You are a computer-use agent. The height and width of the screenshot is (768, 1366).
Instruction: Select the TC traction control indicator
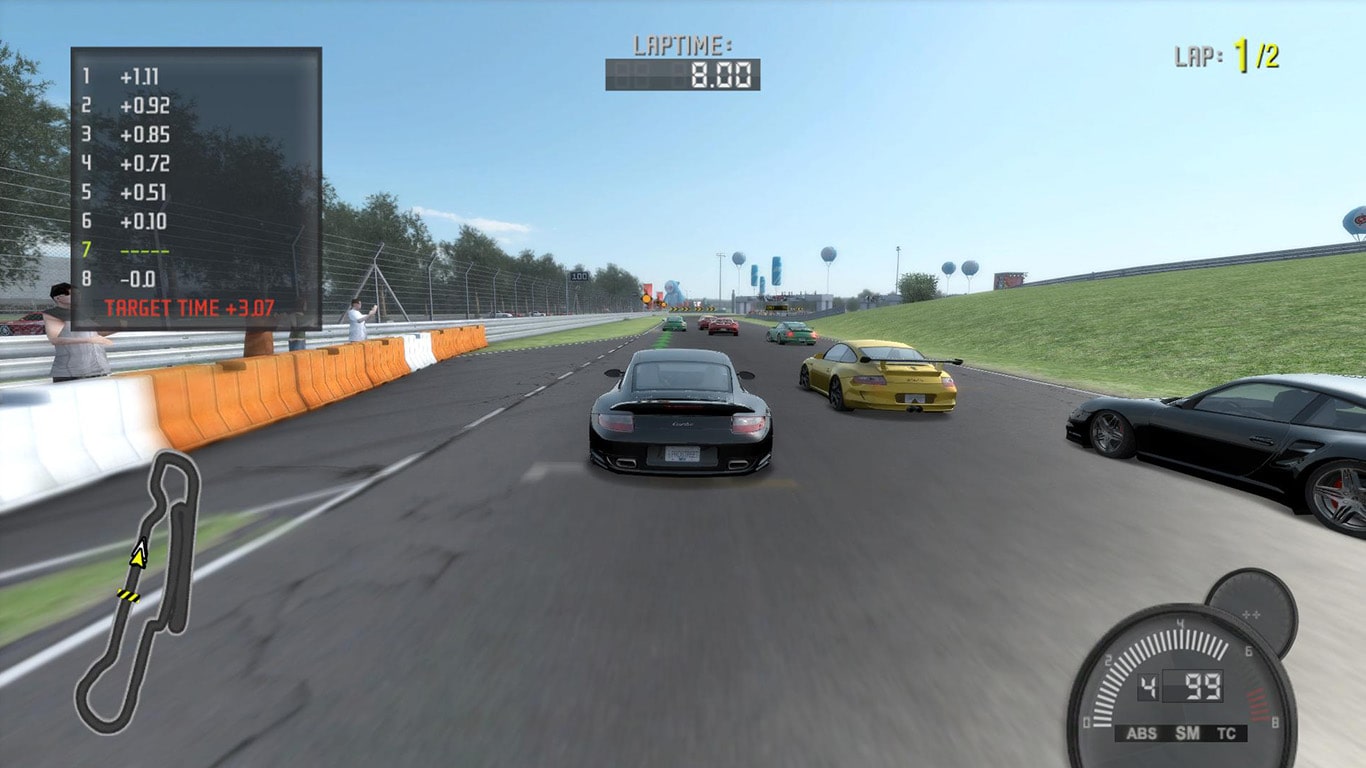[x=1226, y=733]
